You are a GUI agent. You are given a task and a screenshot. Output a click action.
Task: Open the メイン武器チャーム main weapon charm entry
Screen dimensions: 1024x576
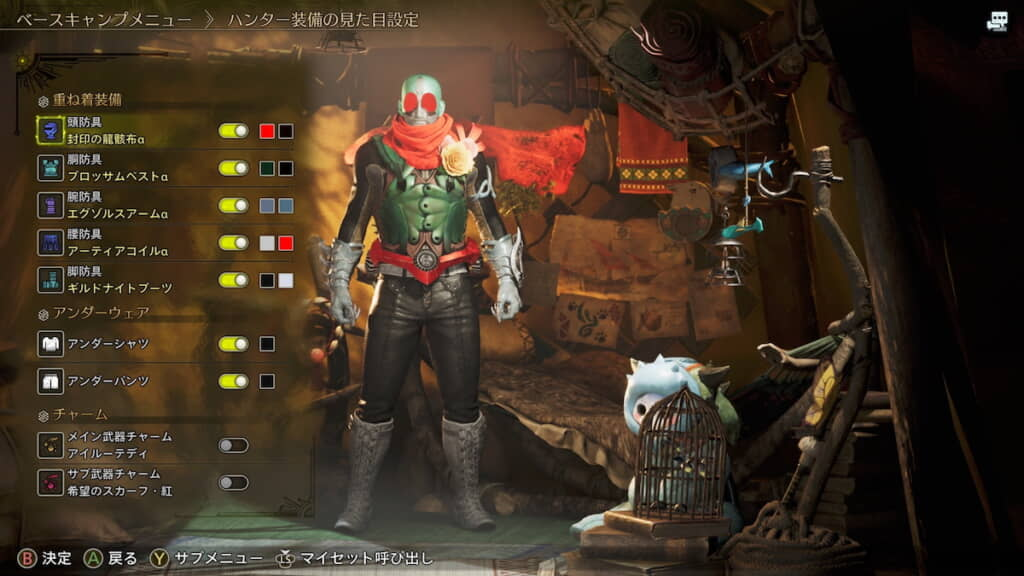point(120,445)
